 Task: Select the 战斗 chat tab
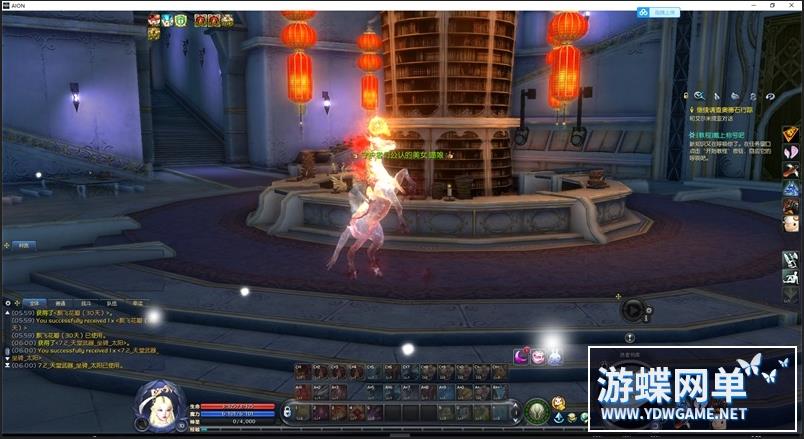[x=86, y=302]
